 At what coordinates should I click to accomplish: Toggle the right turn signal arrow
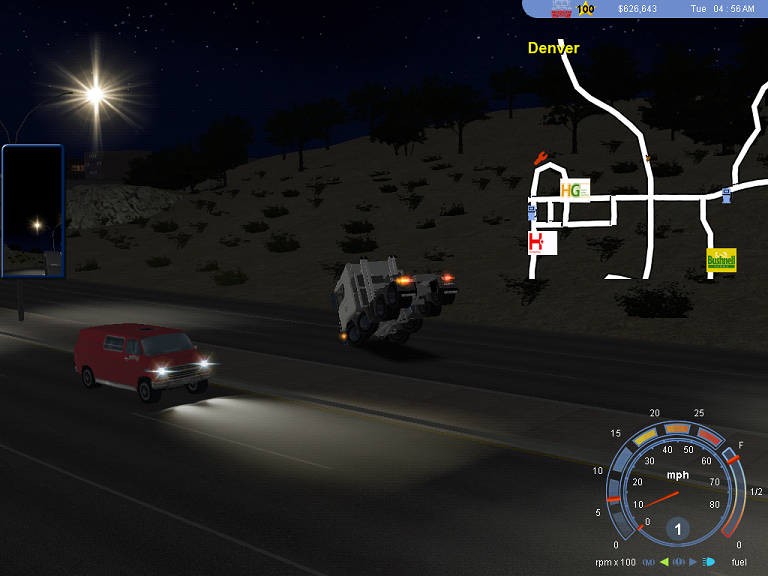[694, 562]
